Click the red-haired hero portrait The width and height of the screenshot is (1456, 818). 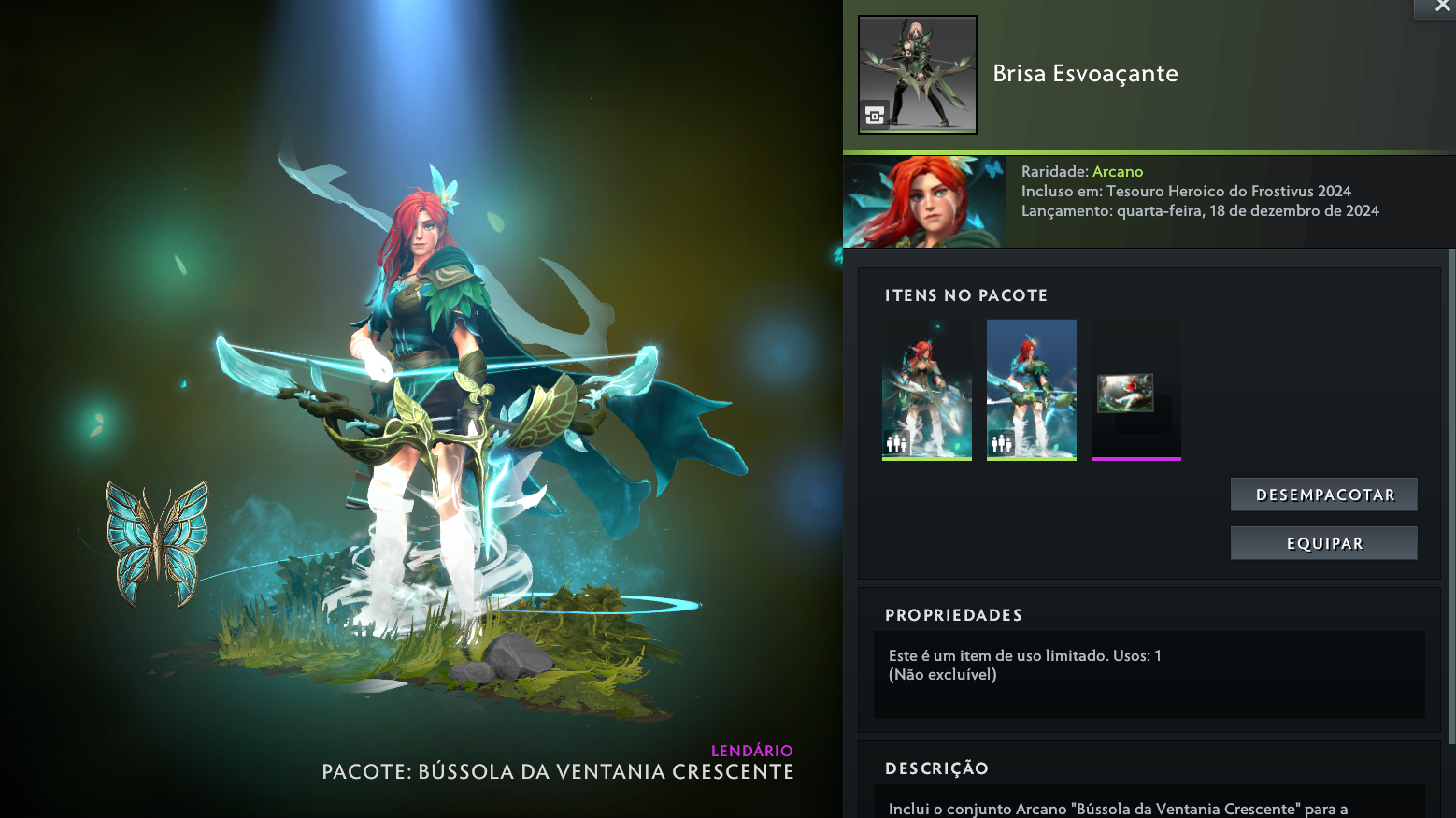(923, 202)
